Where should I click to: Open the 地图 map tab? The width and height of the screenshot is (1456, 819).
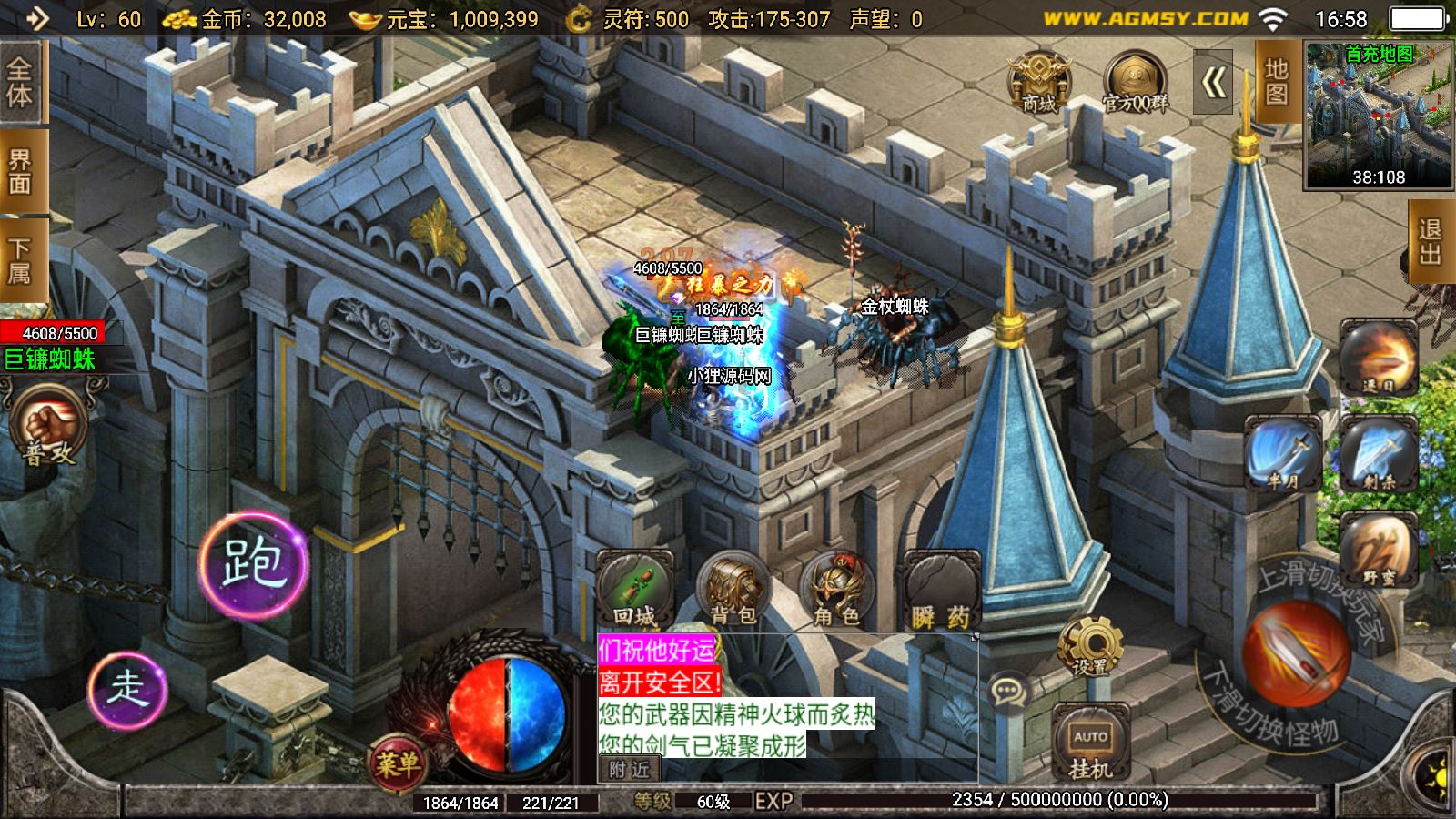point(1277,82)
